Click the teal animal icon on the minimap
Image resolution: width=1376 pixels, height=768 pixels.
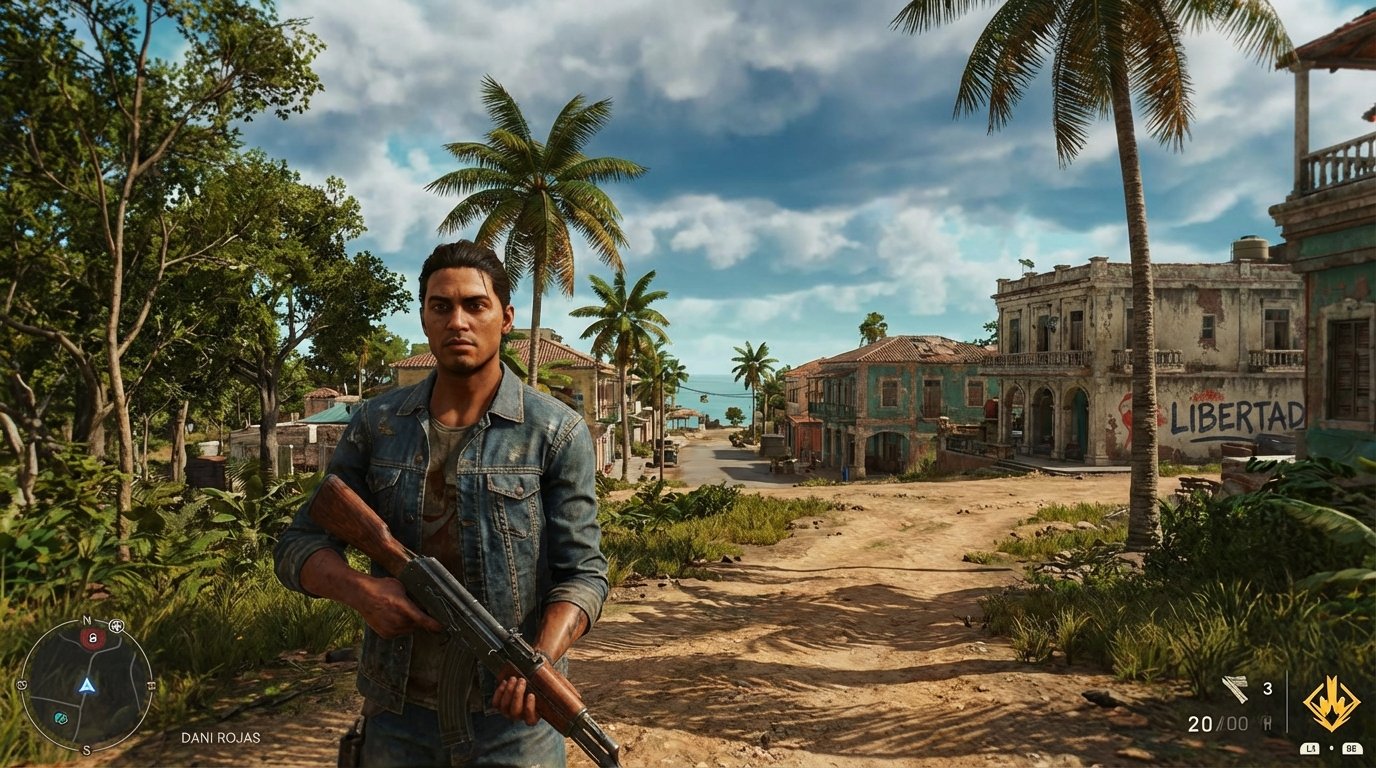[60, 718]
